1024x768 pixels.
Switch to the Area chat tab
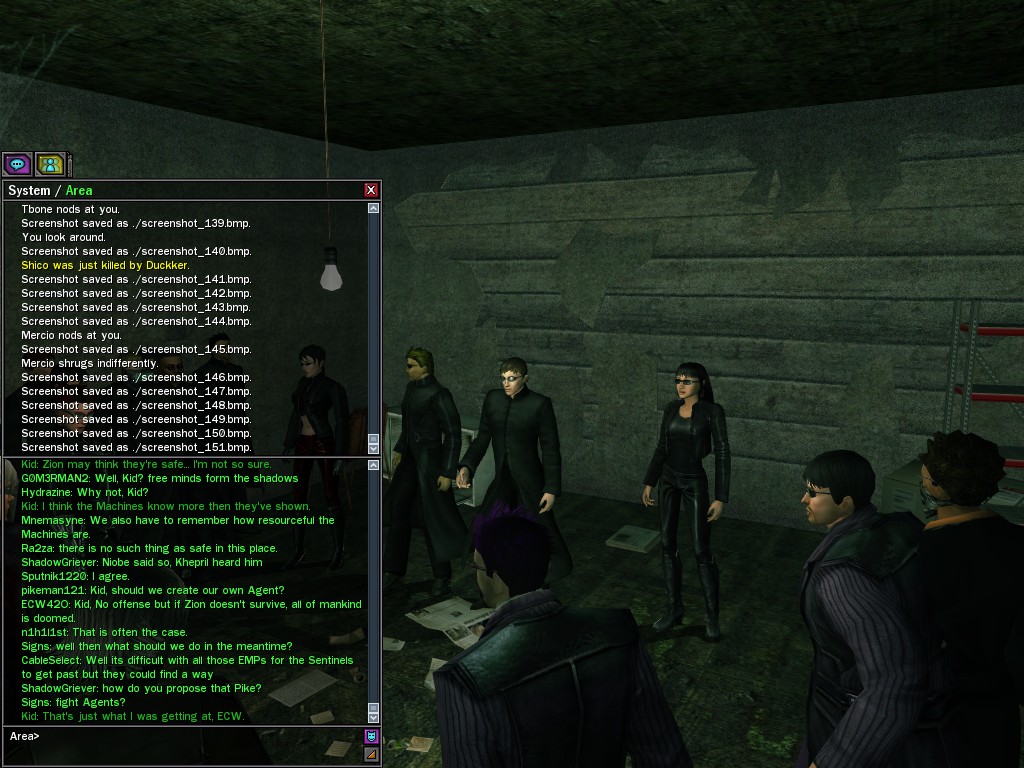[79, 190]
